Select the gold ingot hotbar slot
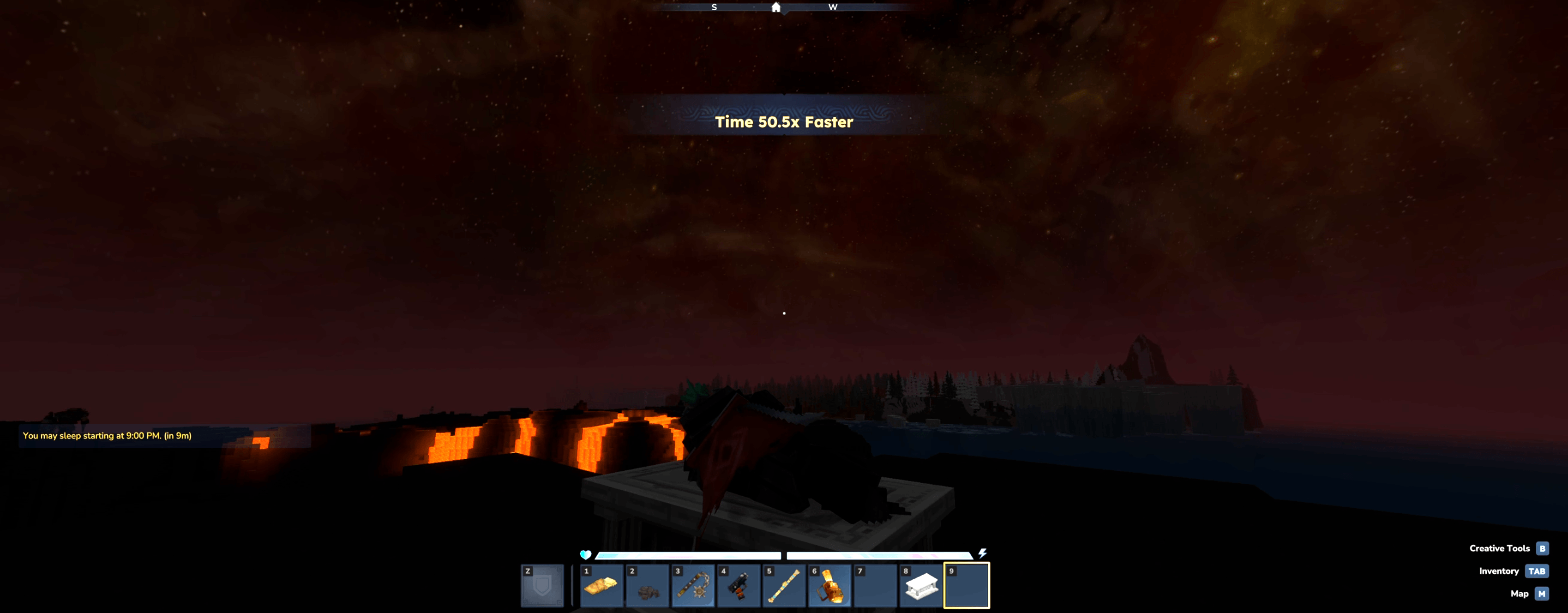 click(601, 586)
